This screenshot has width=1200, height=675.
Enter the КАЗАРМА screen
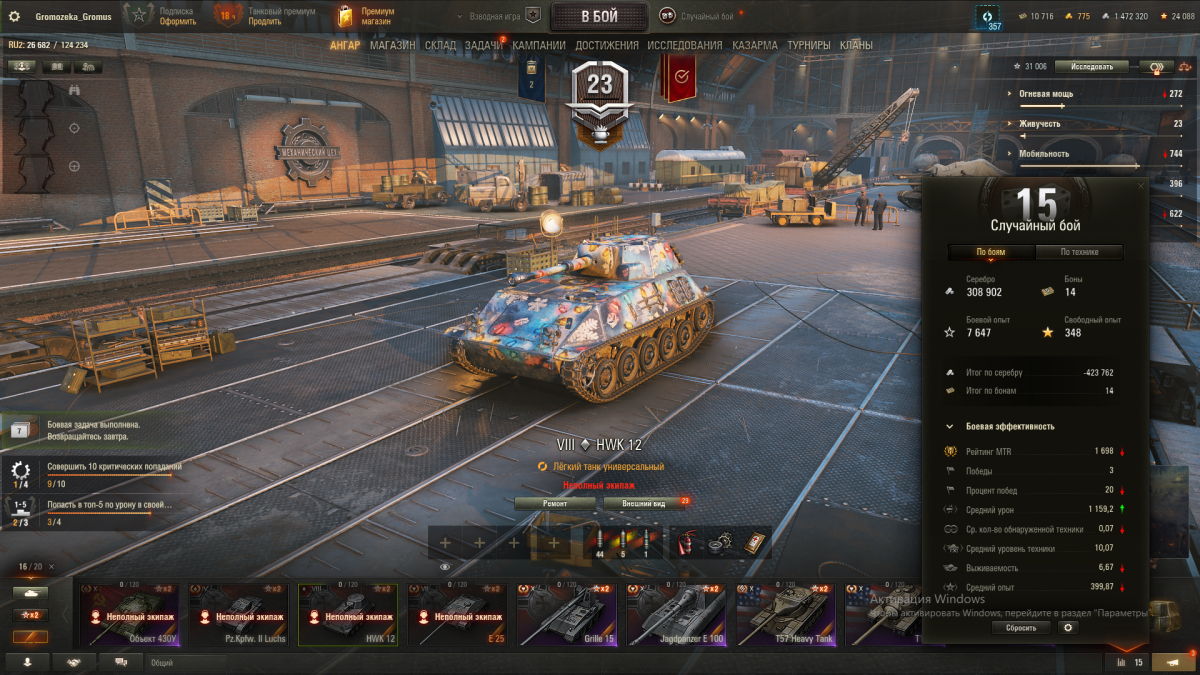tap(754, 45)
